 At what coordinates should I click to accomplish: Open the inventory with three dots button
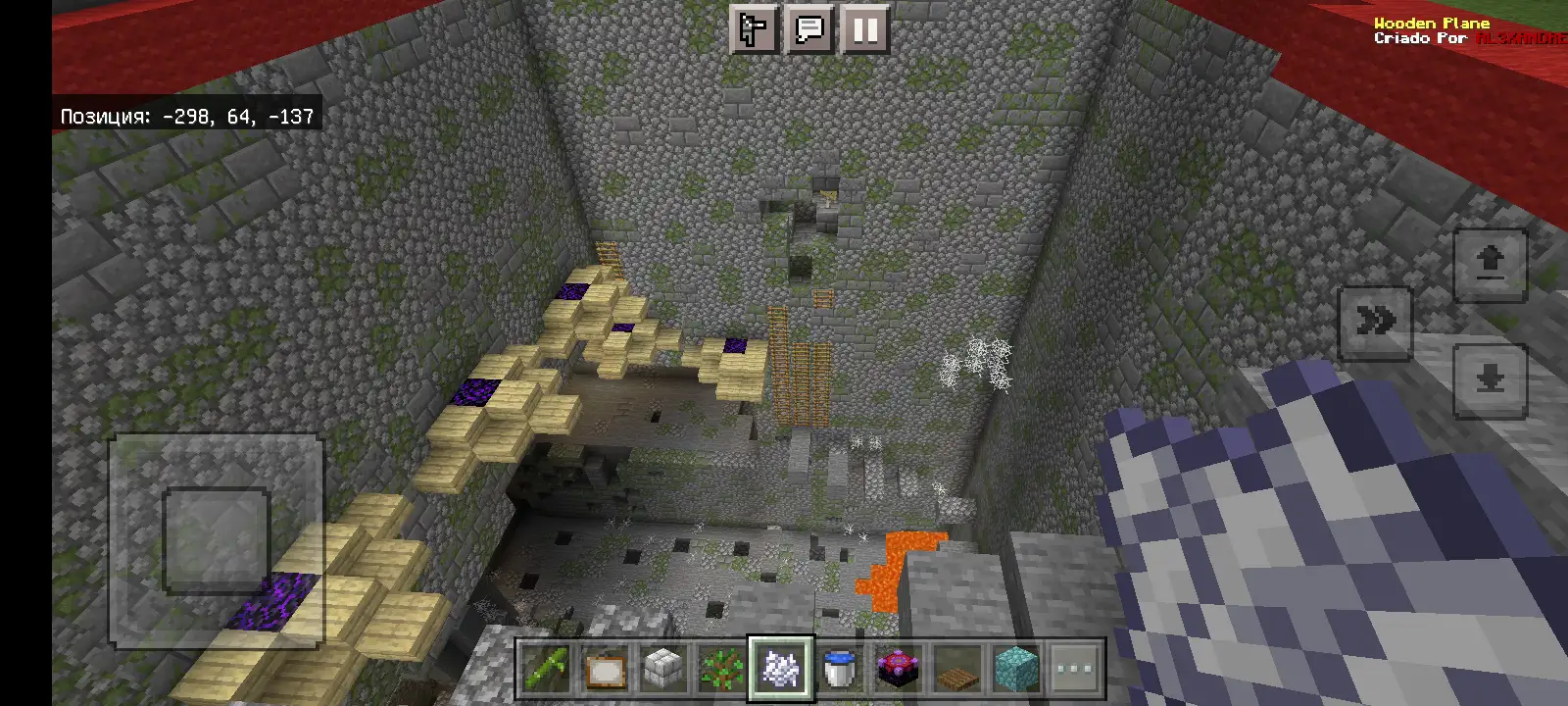coord(1075,670)
